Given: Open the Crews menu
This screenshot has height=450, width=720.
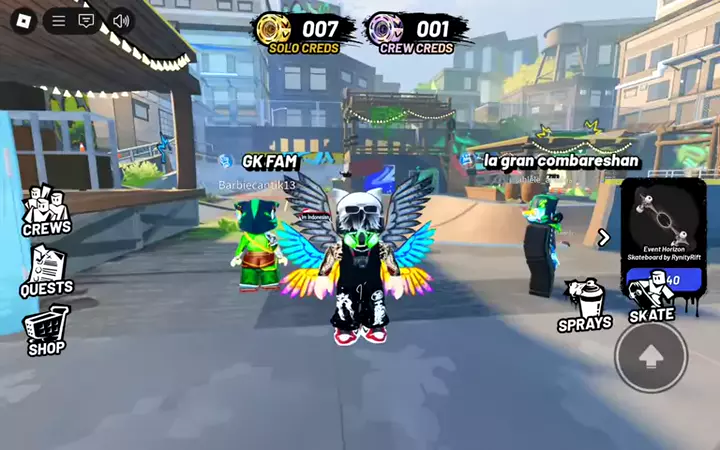Looking at the screenshot, I should point(46,211).
